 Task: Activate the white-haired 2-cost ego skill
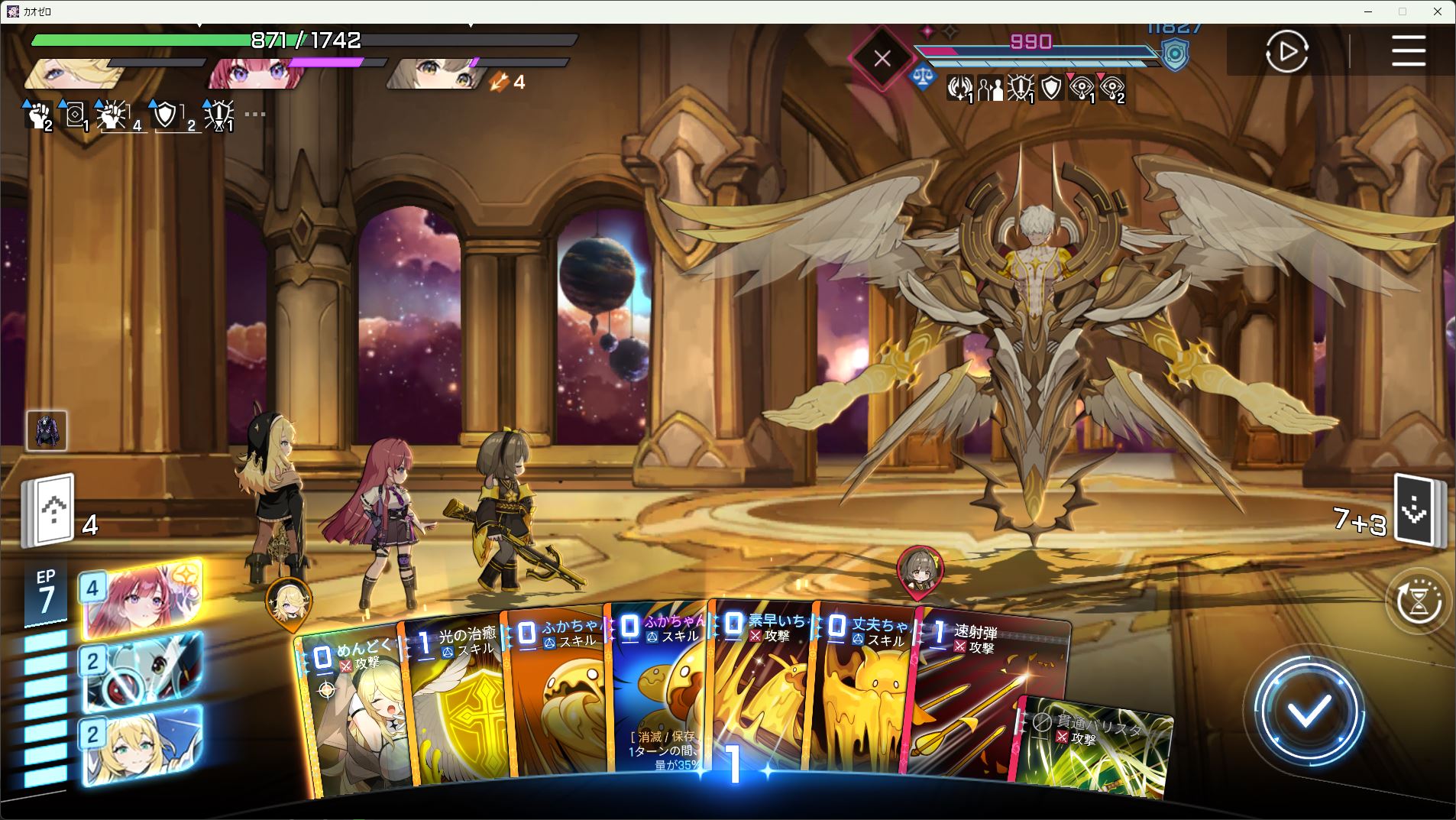click(x=141, y=670)
